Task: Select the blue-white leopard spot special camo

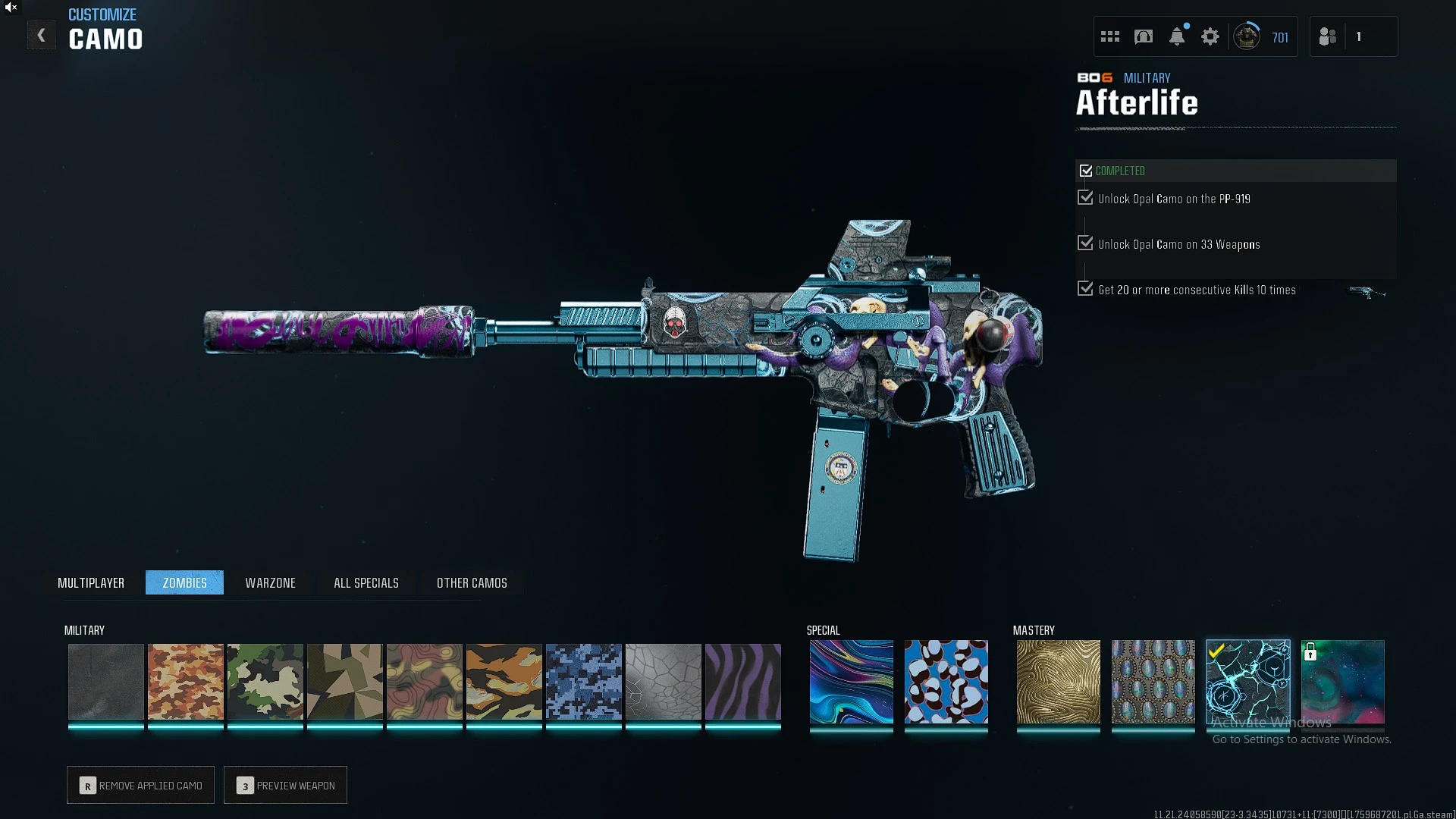Action: pyautogui.click(x=946, y=681)
